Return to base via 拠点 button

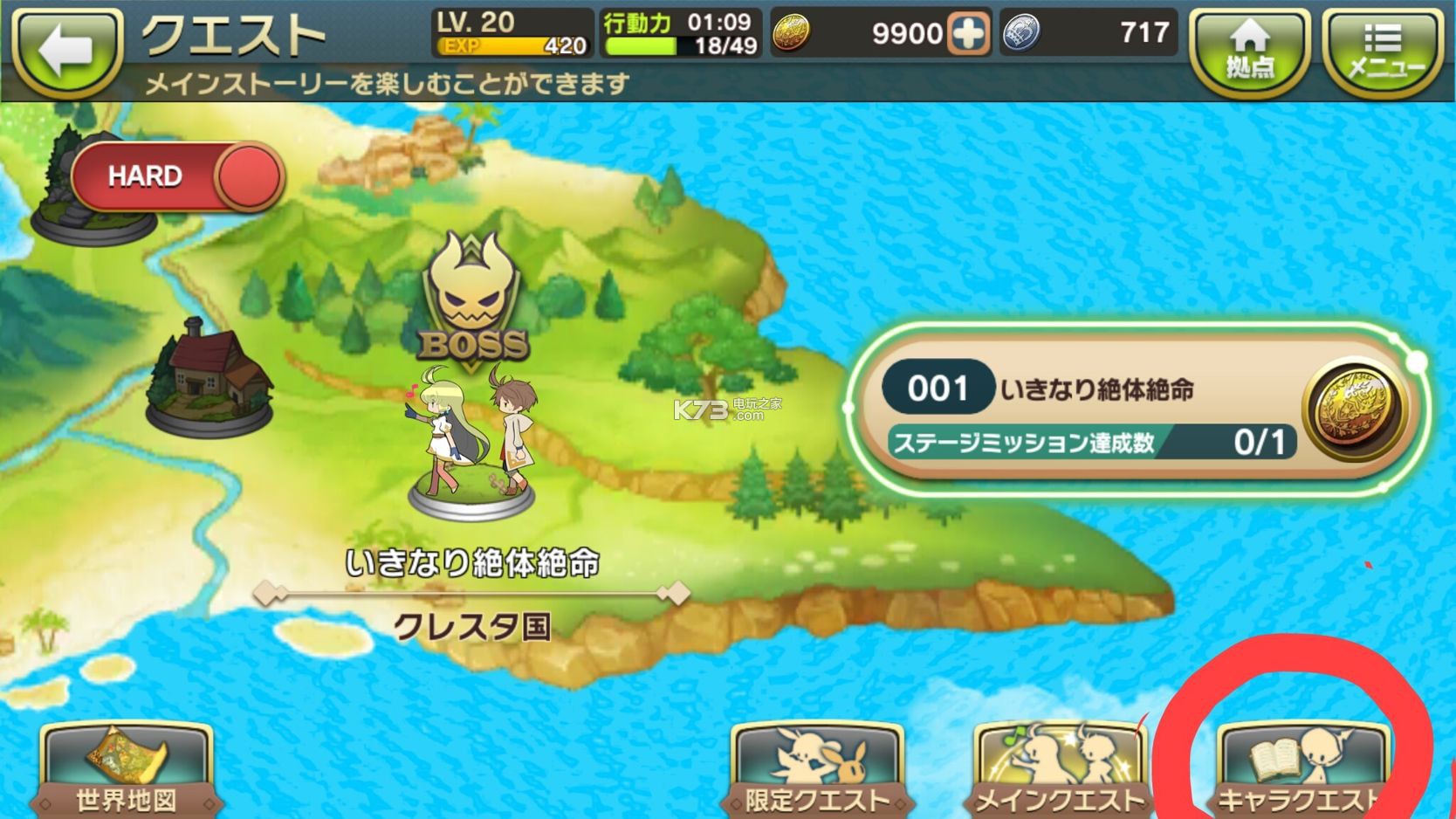(1250, 51)
